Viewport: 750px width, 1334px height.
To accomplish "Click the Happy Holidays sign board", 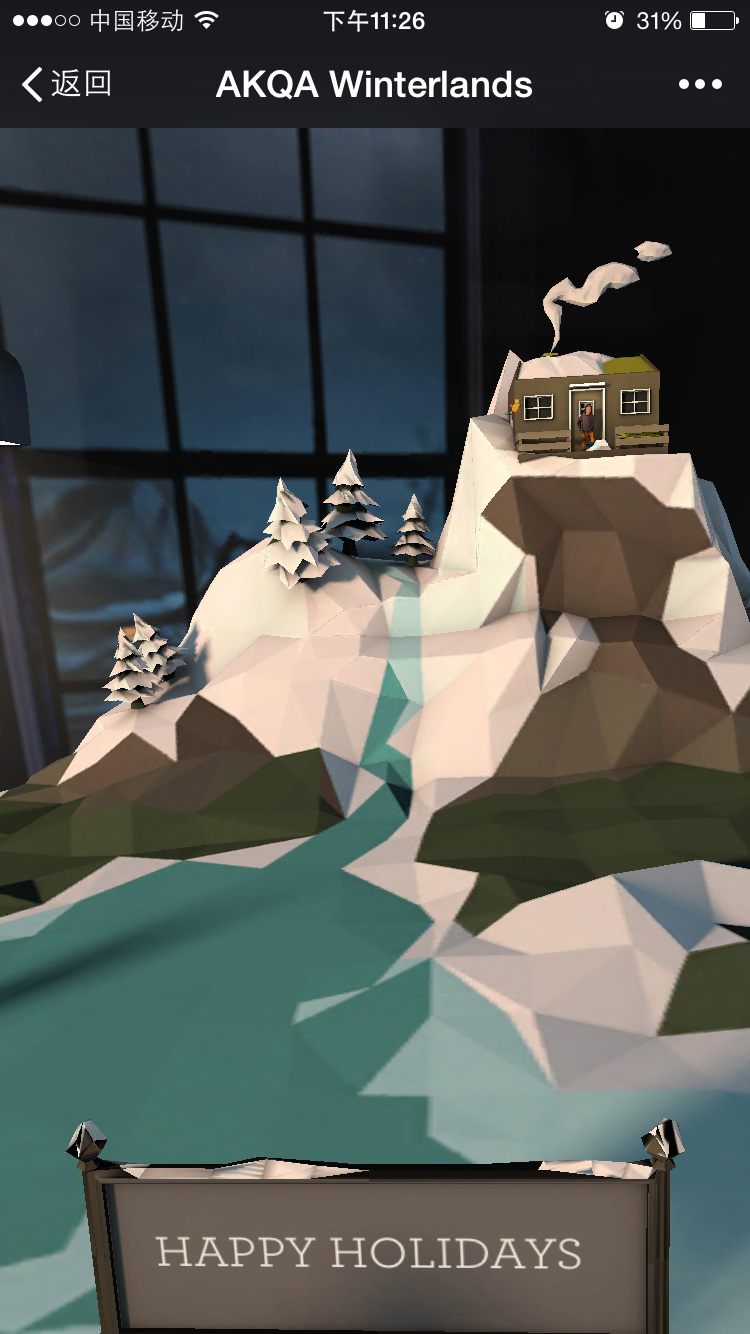I will [370, 1252].
